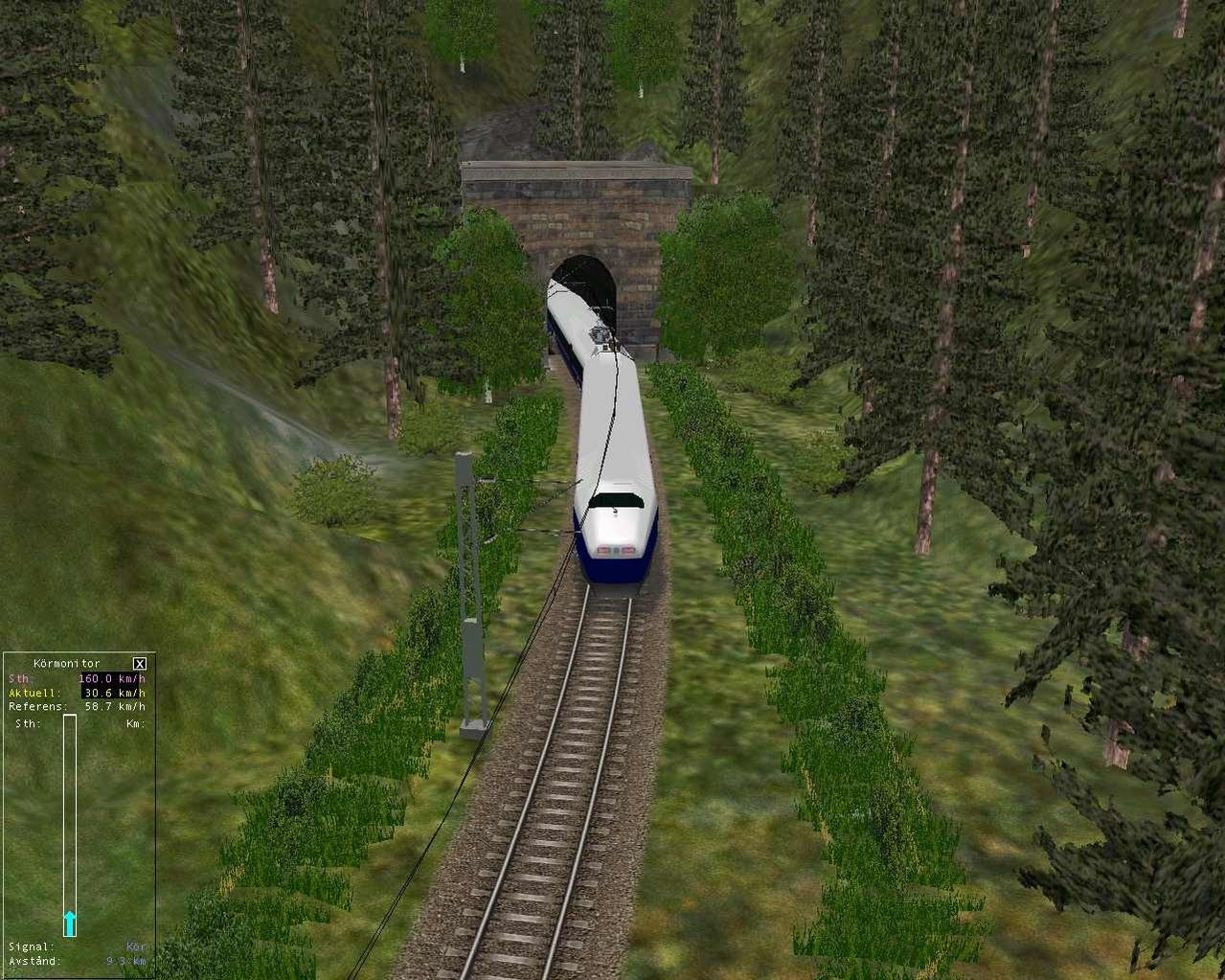Screen dimensions: 1225x980
Task: Close the Körmonitor panel
Action: click(x=140, y=663)
